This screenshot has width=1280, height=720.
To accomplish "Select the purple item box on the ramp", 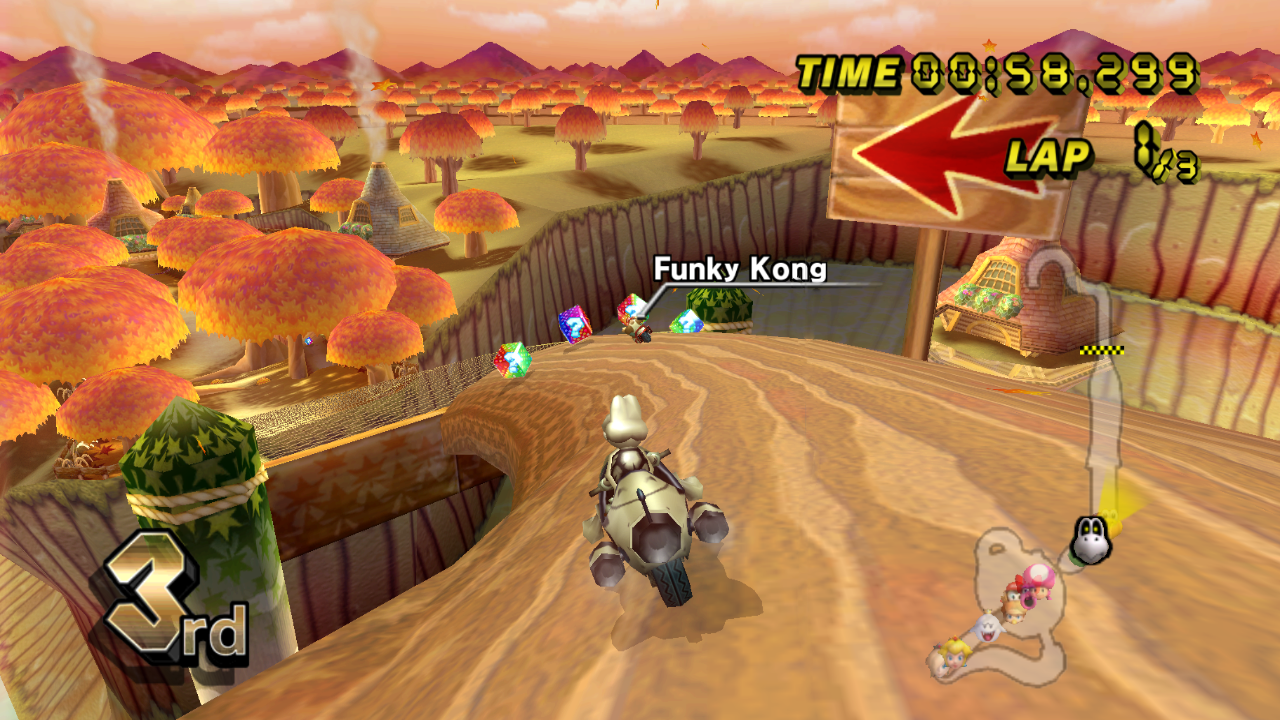I will pyautogui.click(x=574, y=326).
